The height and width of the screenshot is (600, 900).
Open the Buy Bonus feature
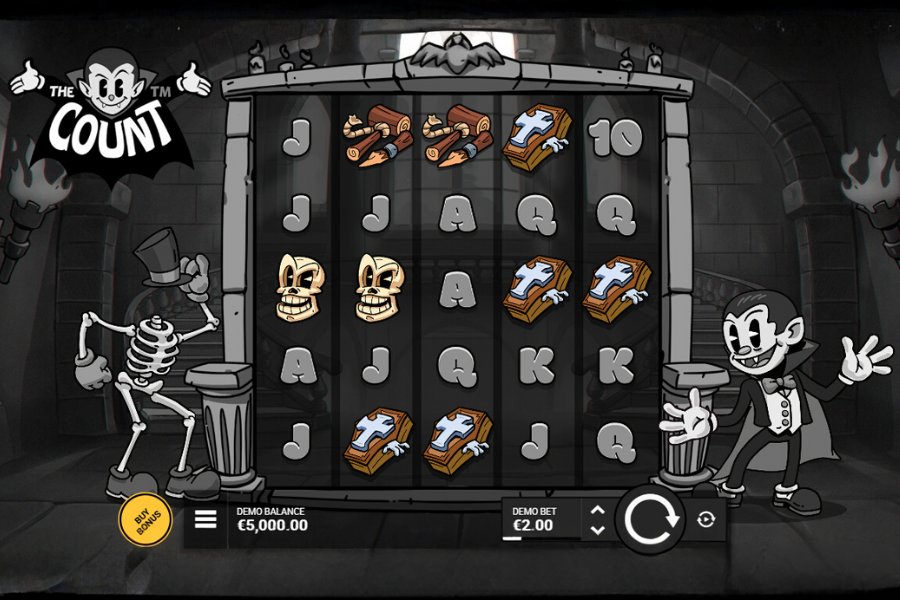click(x=145, y=520)
